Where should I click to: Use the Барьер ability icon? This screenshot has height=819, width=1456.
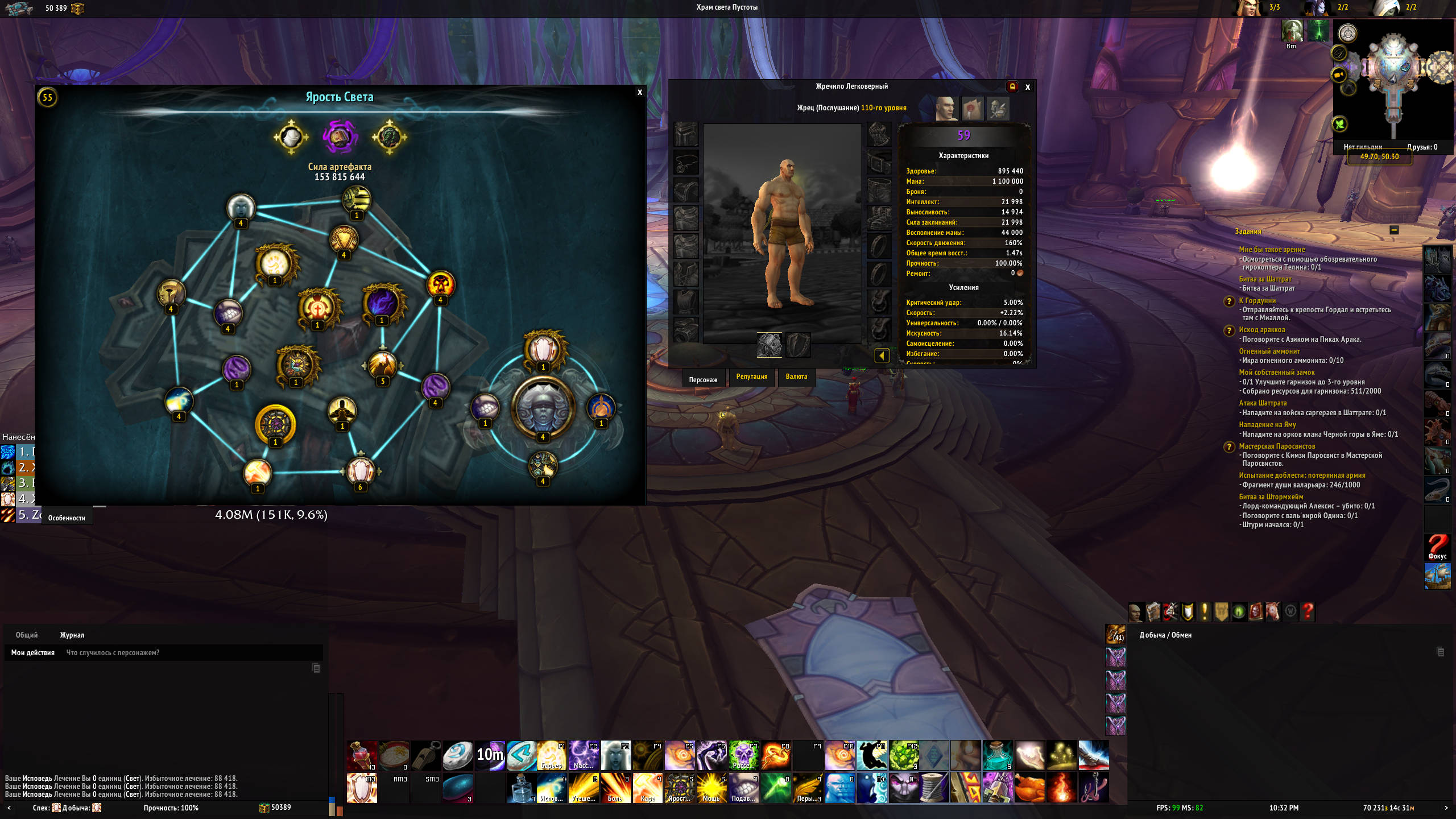coord(551,755)
